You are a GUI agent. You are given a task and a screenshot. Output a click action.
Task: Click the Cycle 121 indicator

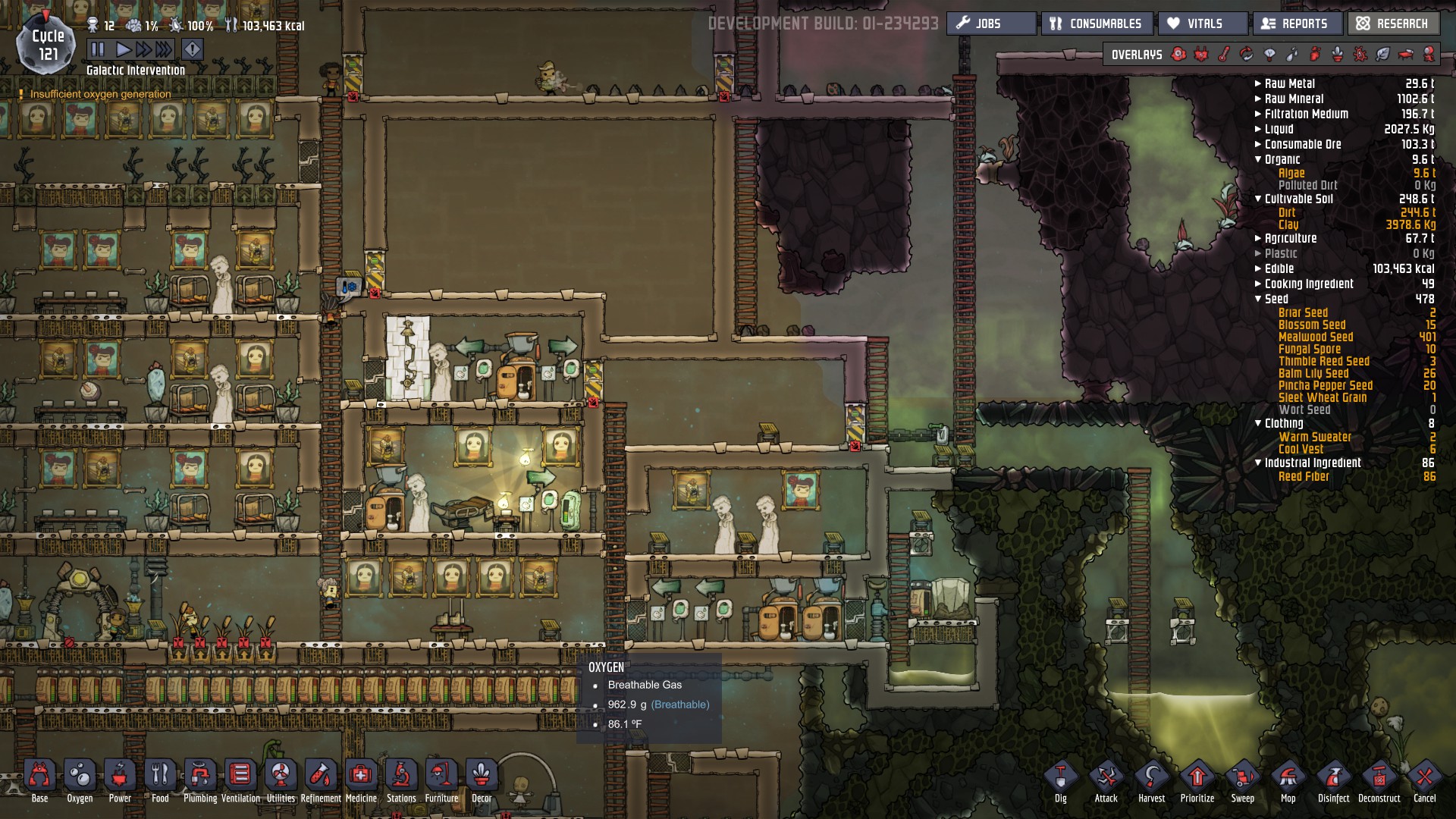pos(45,43)
